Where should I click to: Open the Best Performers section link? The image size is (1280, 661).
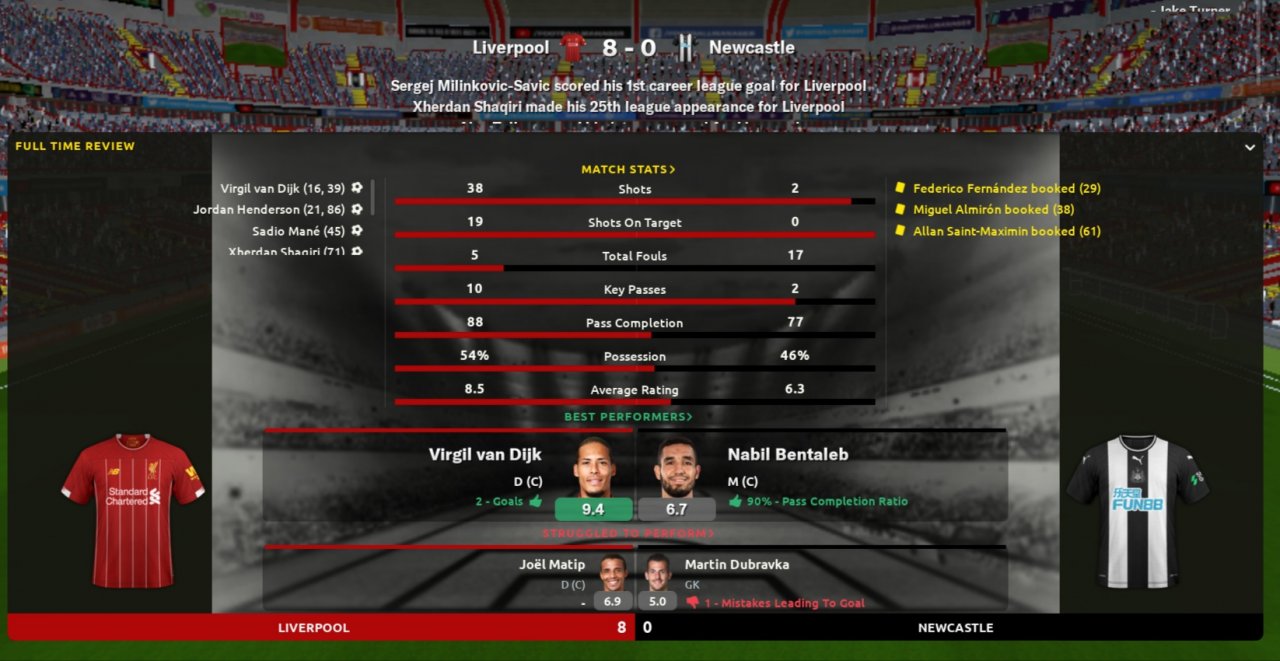click(x=628, y=417)
